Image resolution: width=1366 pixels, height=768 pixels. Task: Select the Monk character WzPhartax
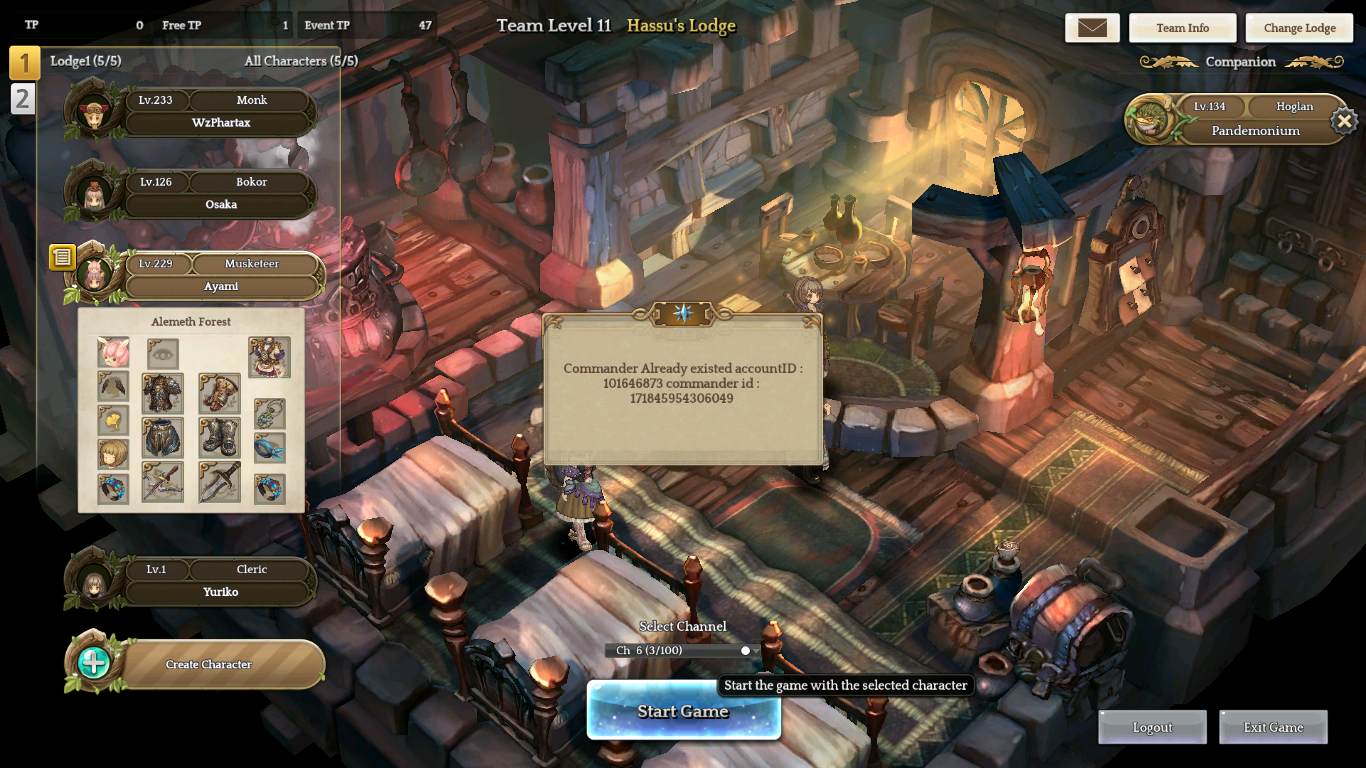coord(221,112)
